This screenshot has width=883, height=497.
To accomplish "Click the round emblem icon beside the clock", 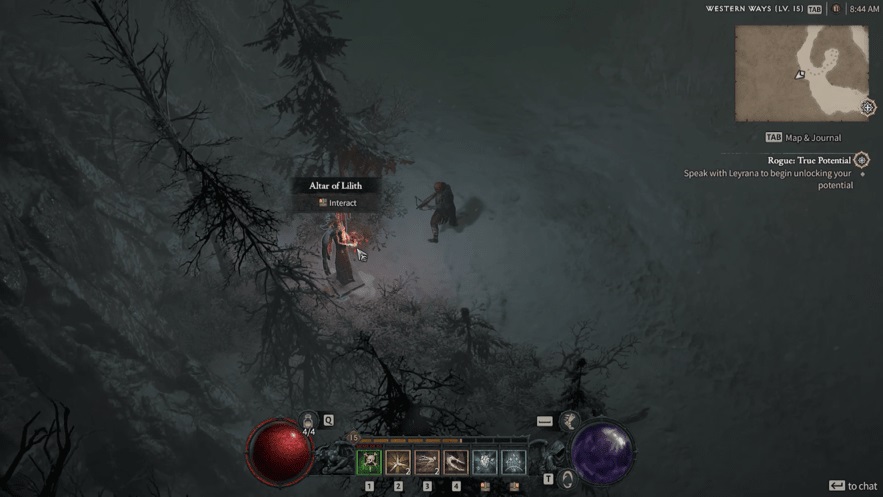I will point(836,9).
